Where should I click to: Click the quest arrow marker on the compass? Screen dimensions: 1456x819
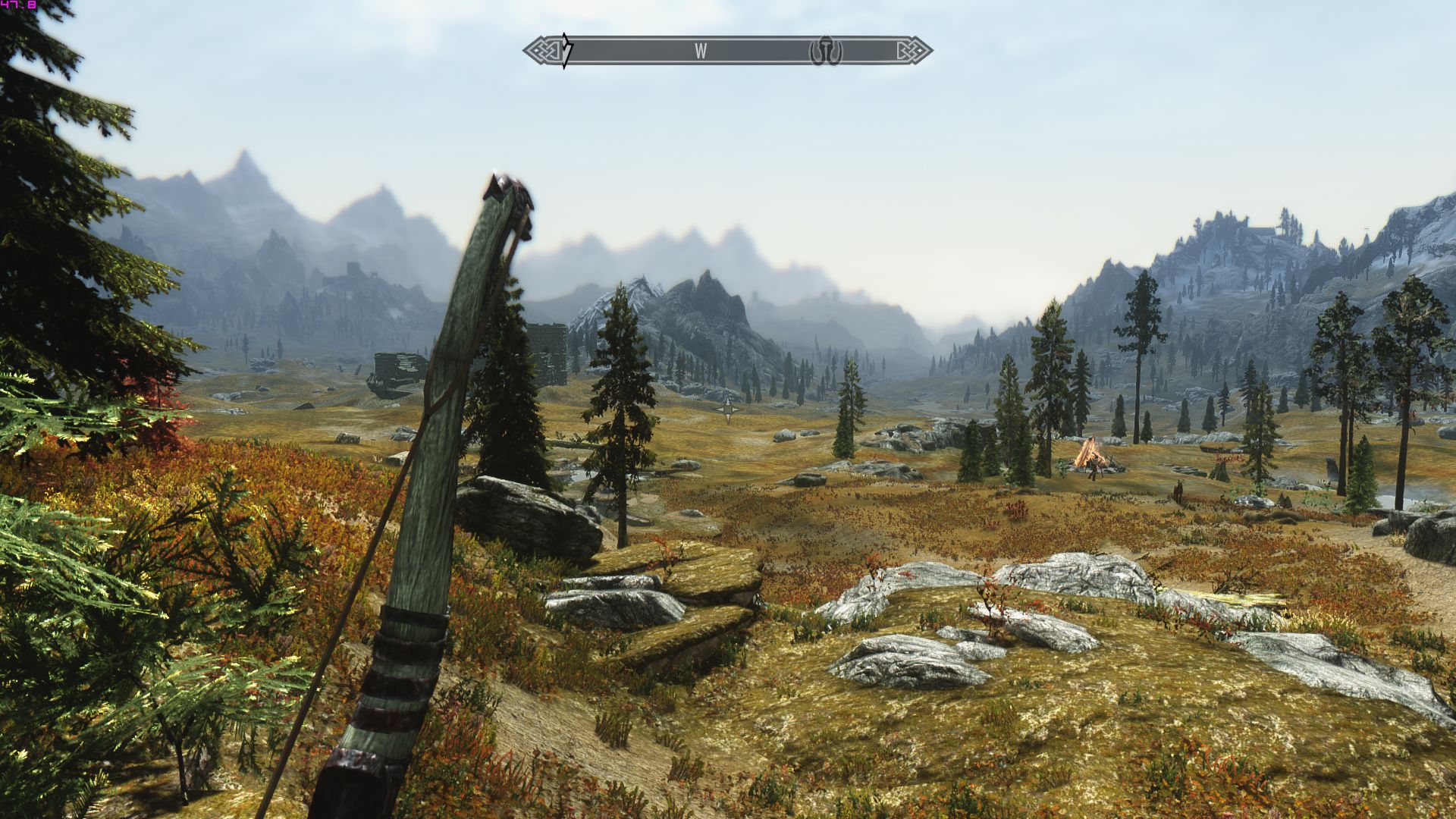tap(566, 51)
